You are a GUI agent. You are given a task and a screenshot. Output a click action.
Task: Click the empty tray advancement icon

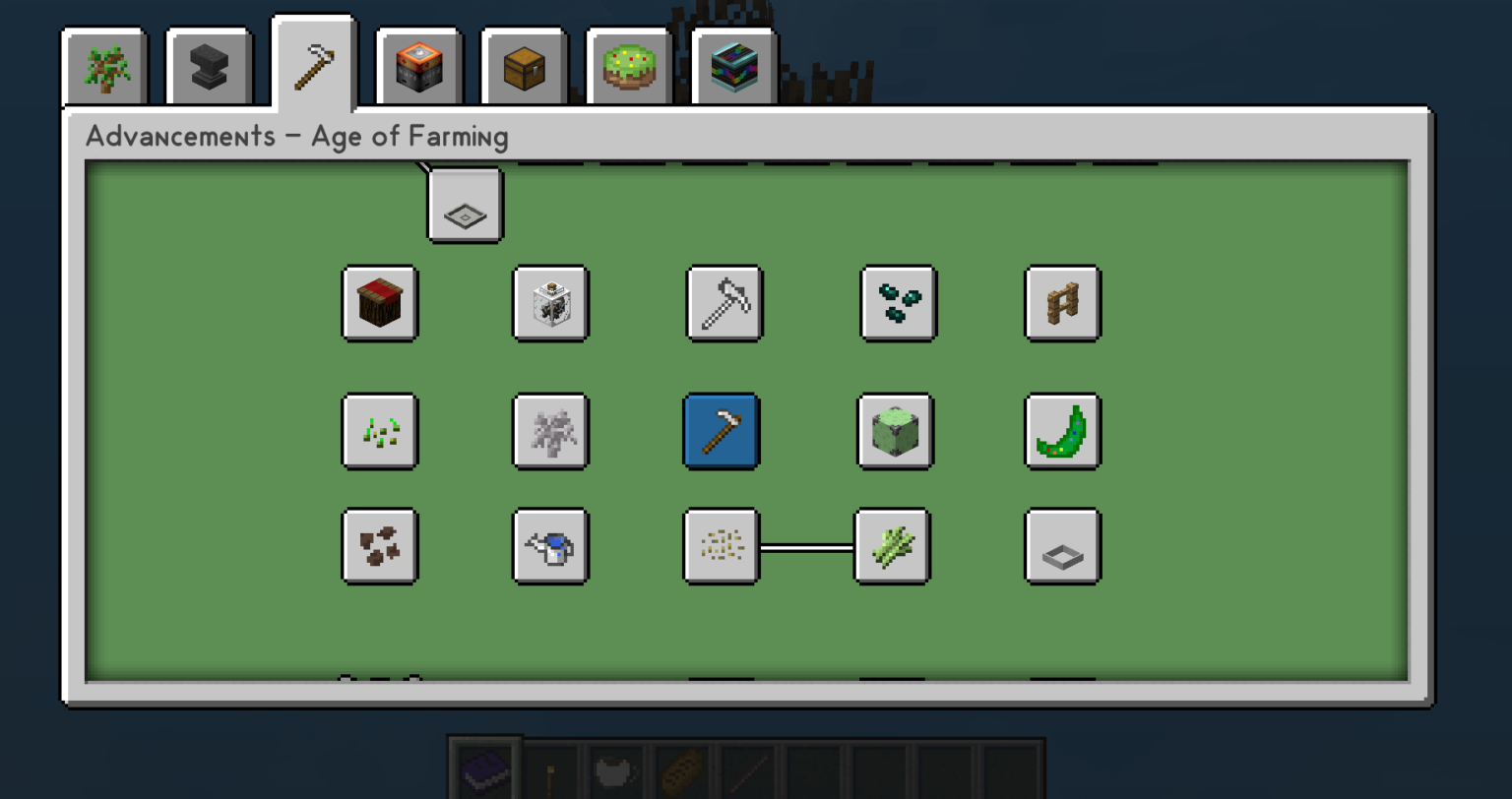(x=1062, y=547)
